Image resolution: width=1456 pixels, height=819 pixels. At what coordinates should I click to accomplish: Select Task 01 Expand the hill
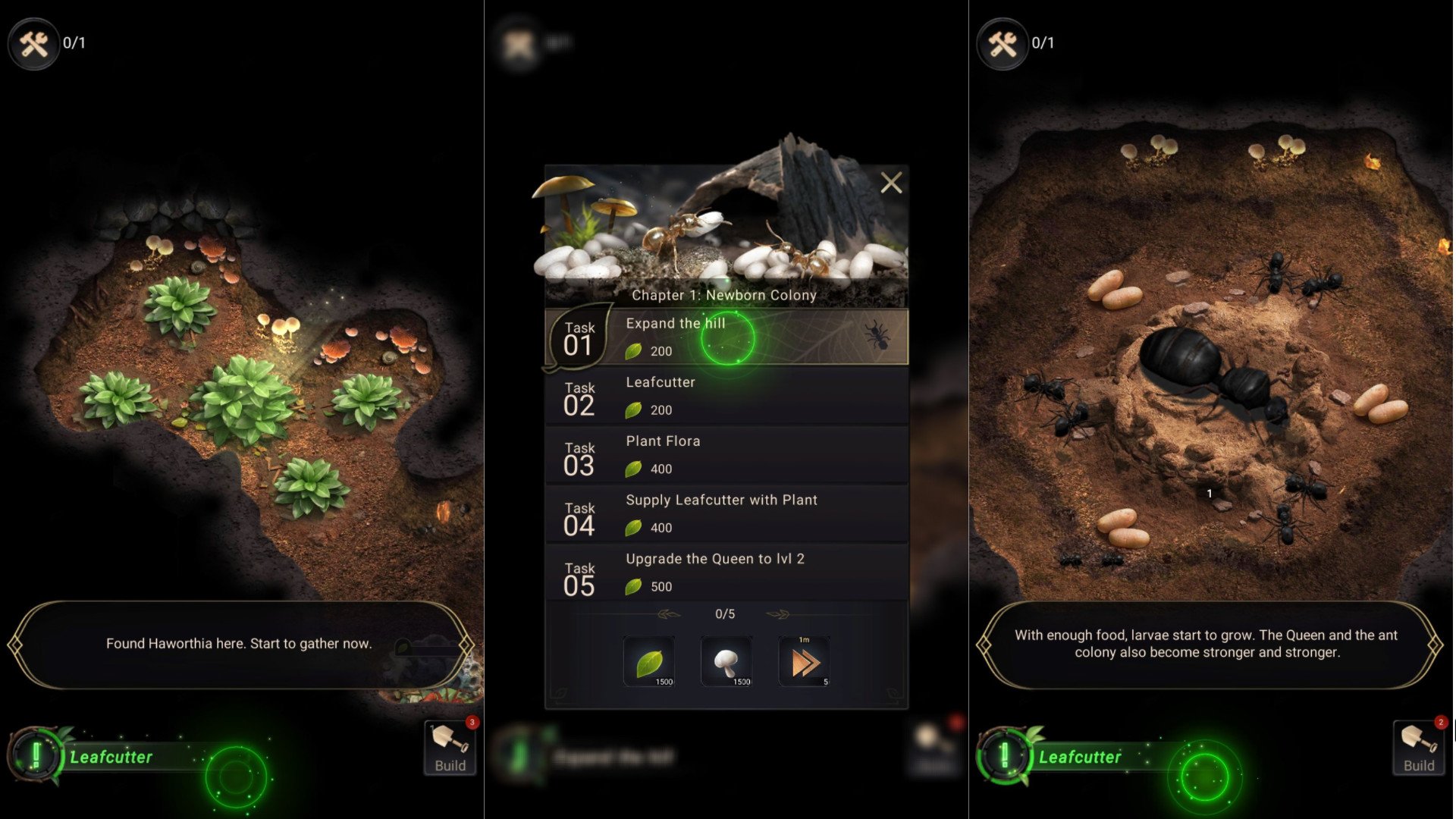tap(726, 337)
